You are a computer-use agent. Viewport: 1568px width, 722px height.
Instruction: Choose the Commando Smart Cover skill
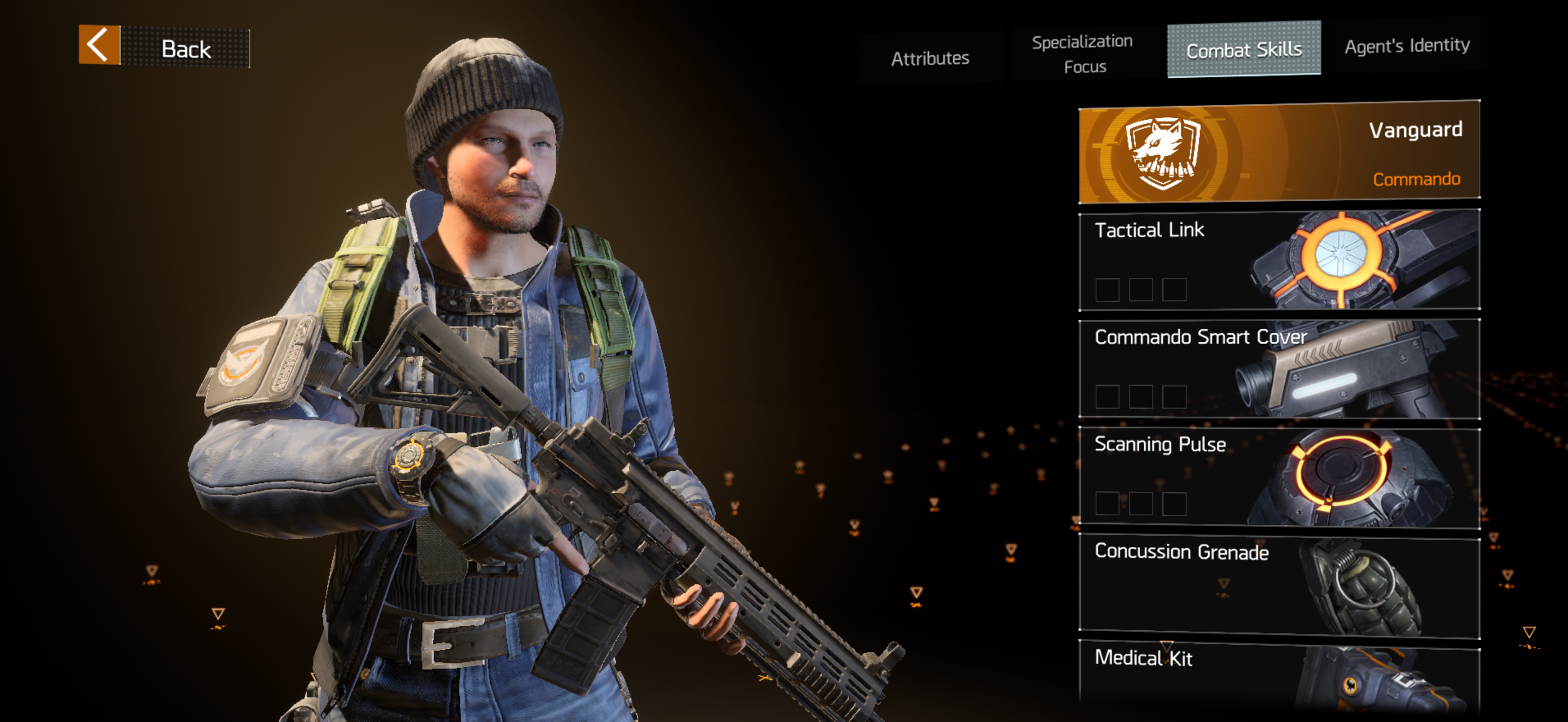[x=1279, y=368]
